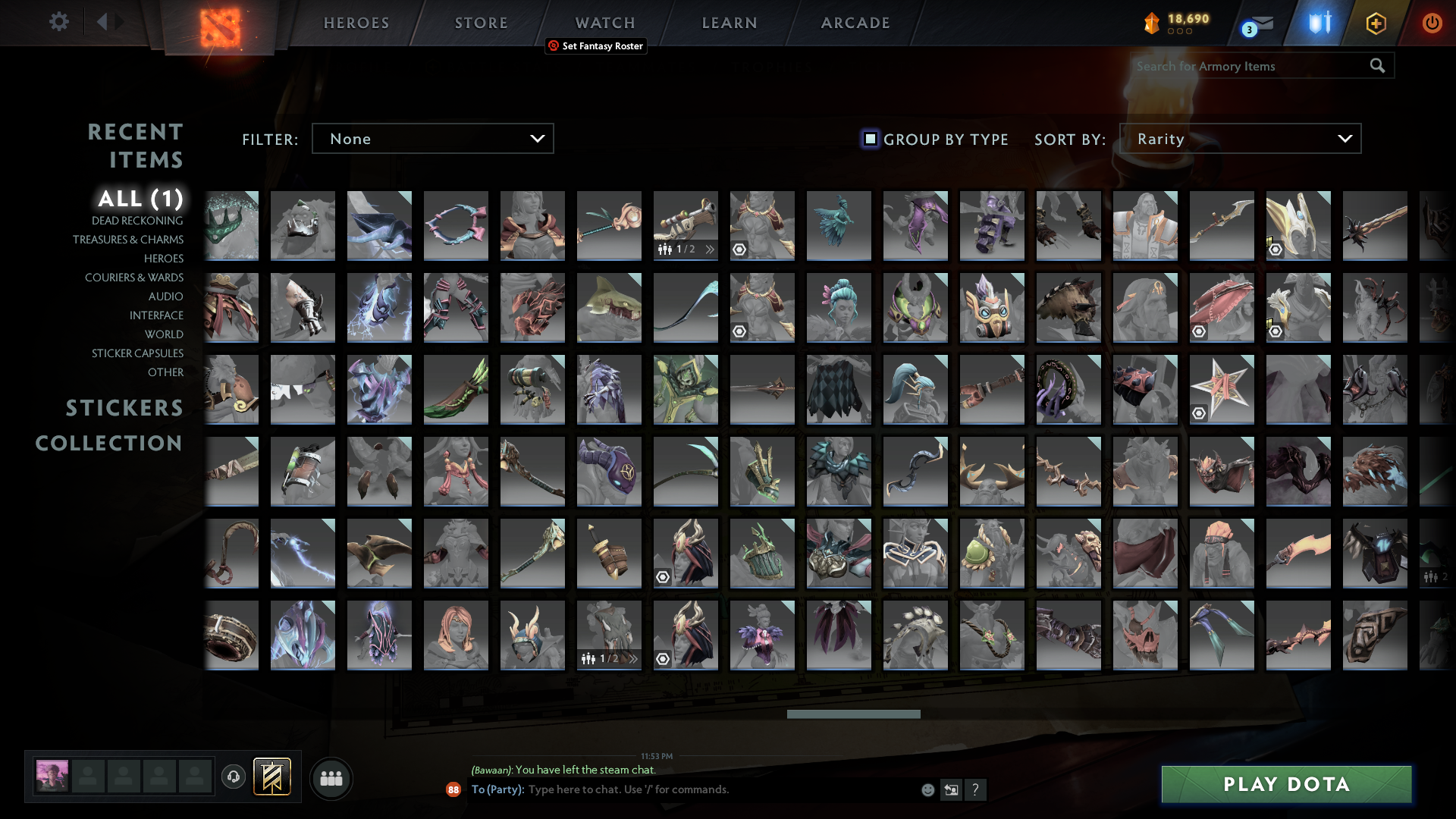
Task: Click the red power button to exit
Action: (x=1432, y=23)
